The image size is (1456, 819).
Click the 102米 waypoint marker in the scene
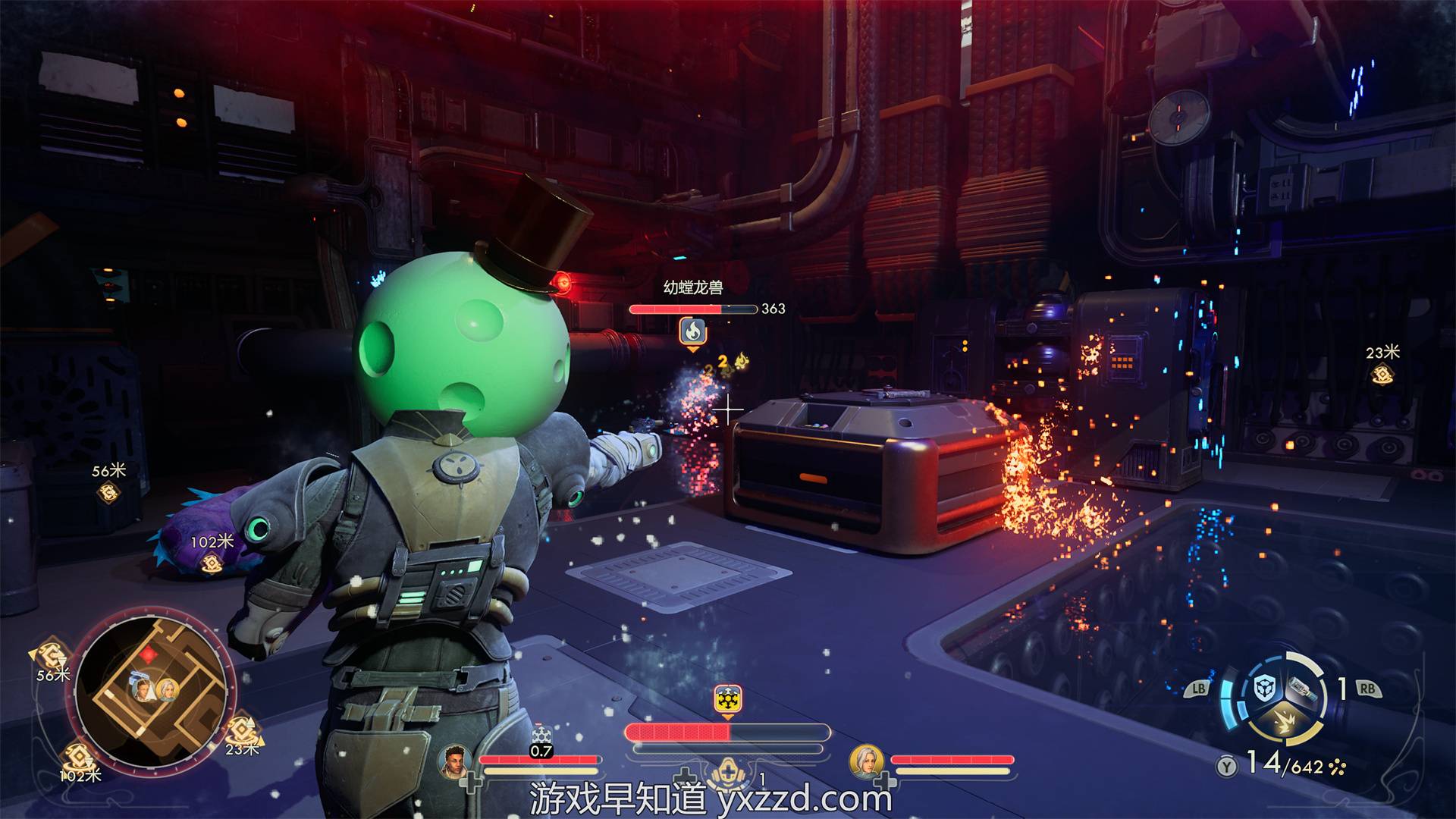[212, 563]
